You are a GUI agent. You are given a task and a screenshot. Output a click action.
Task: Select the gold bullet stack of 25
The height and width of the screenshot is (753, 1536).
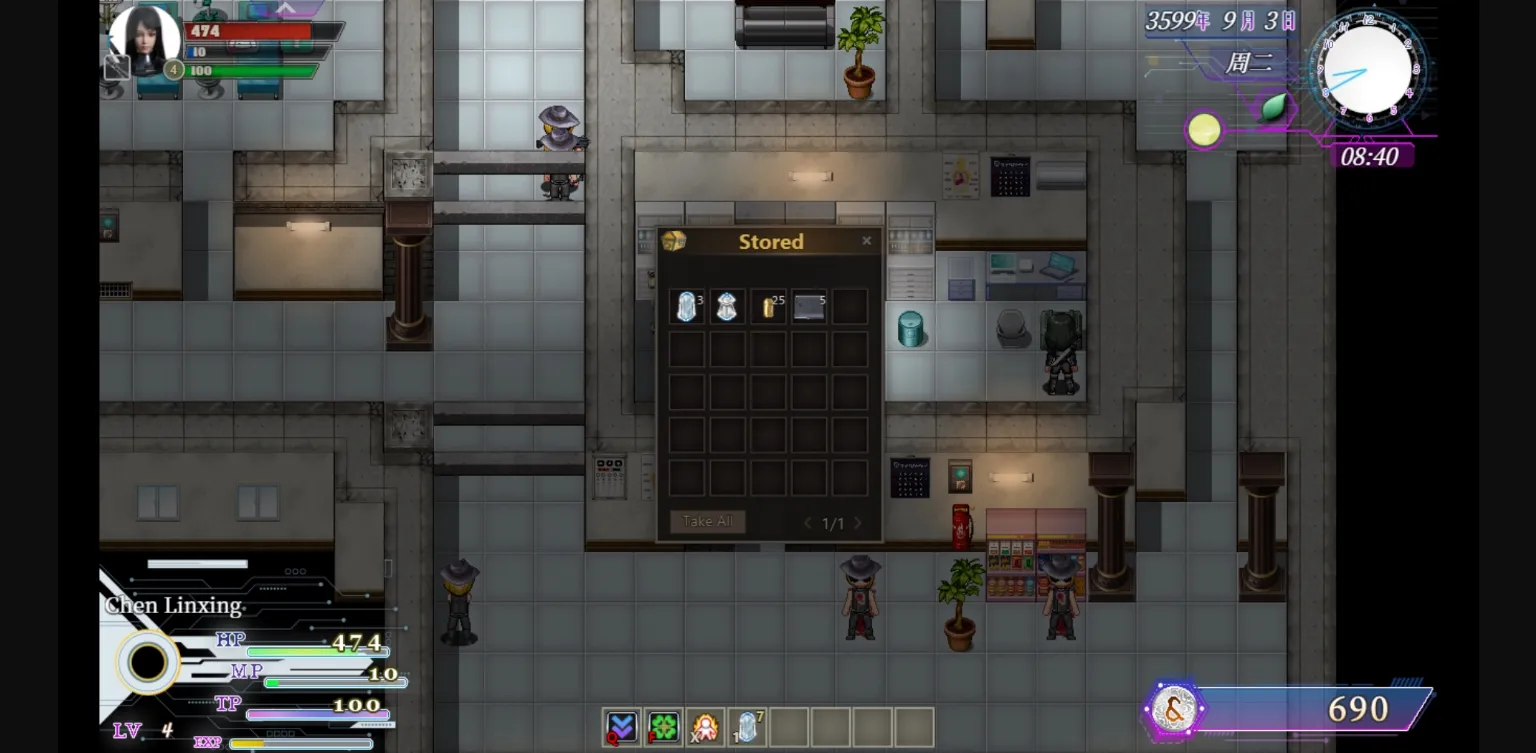point(769,307)
